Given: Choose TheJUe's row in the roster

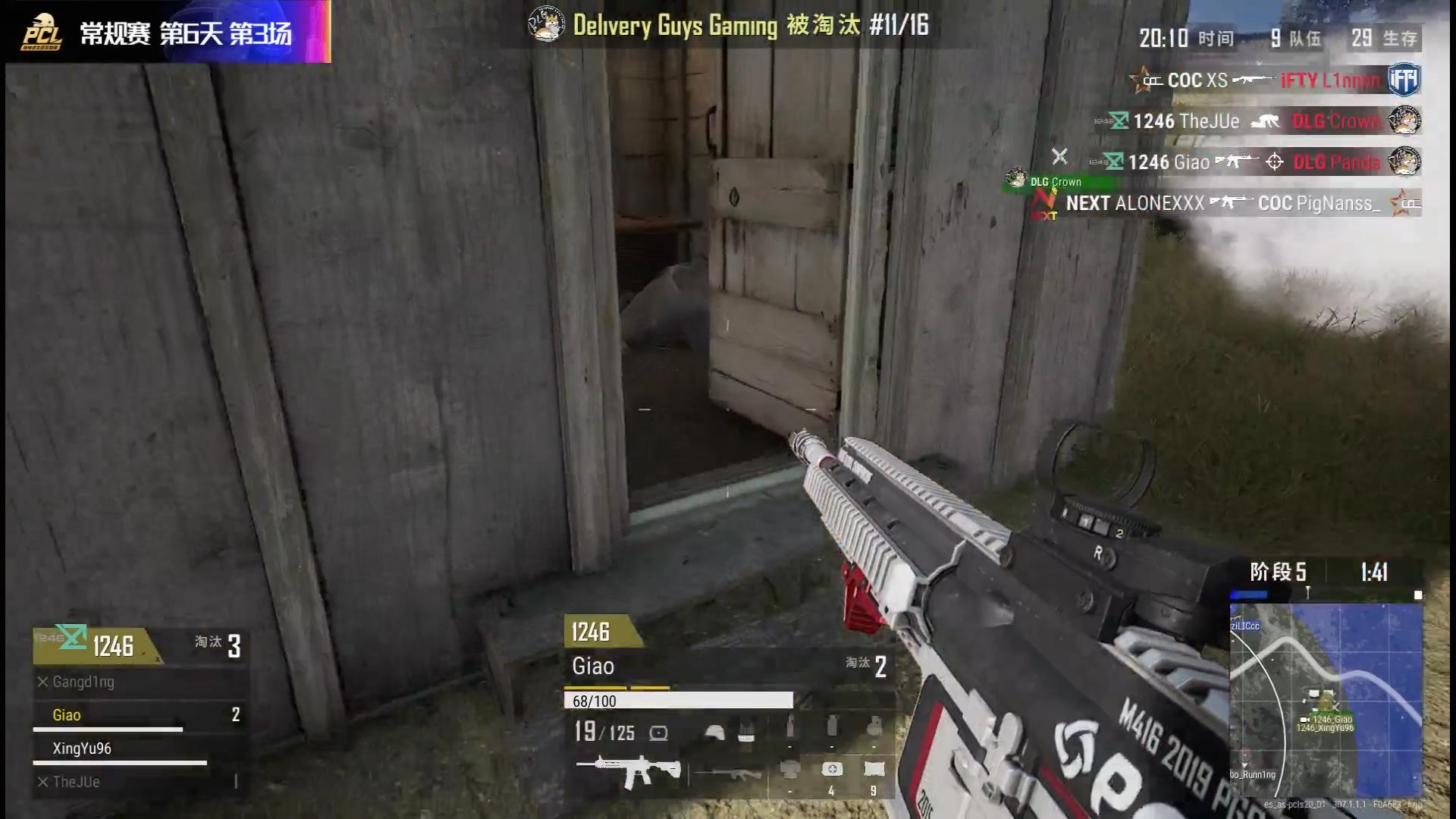Looking at the screenshot, I should coord(76,782).
